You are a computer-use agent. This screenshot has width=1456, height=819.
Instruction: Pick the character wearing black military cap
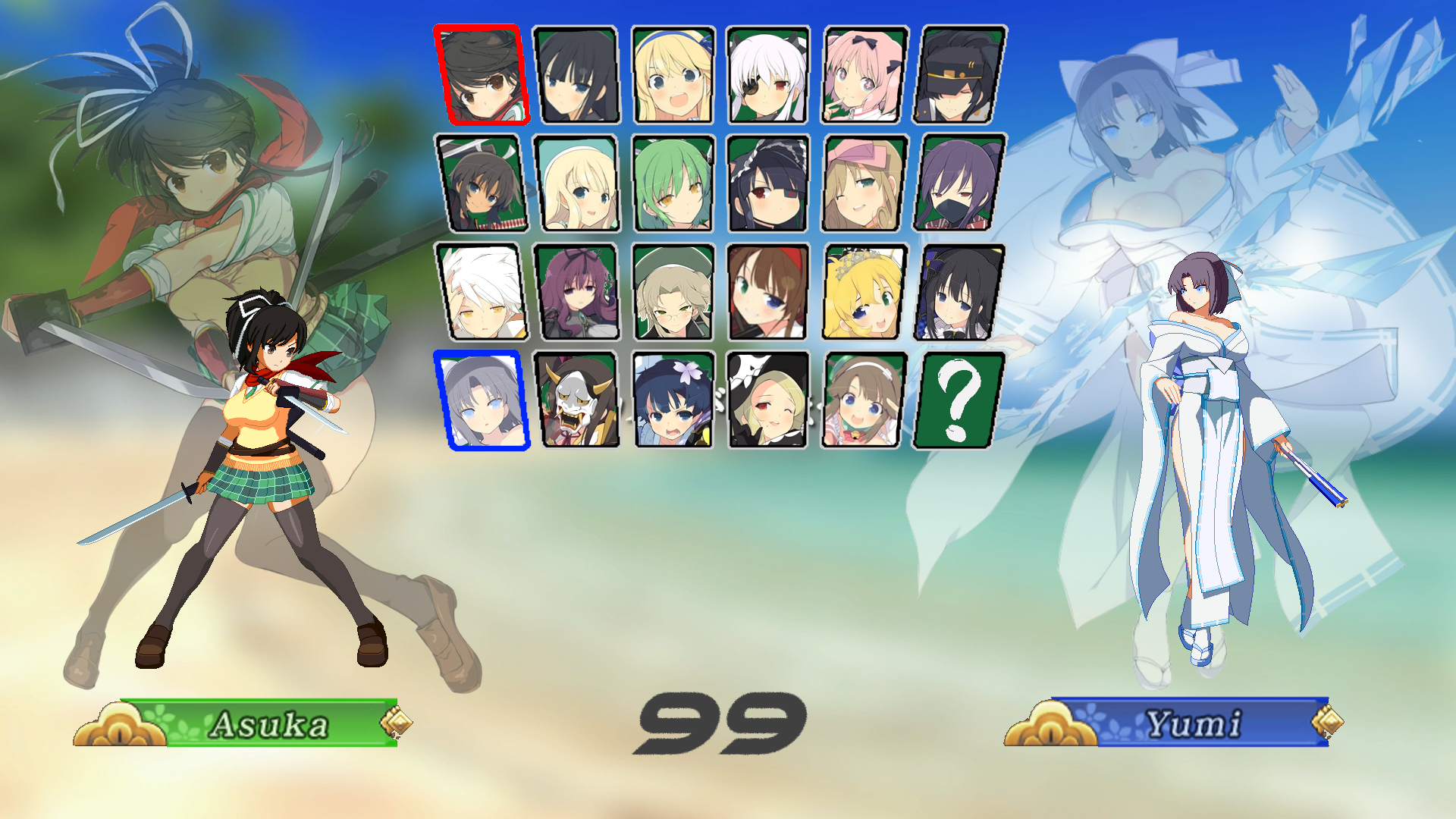tap(960, 74)
